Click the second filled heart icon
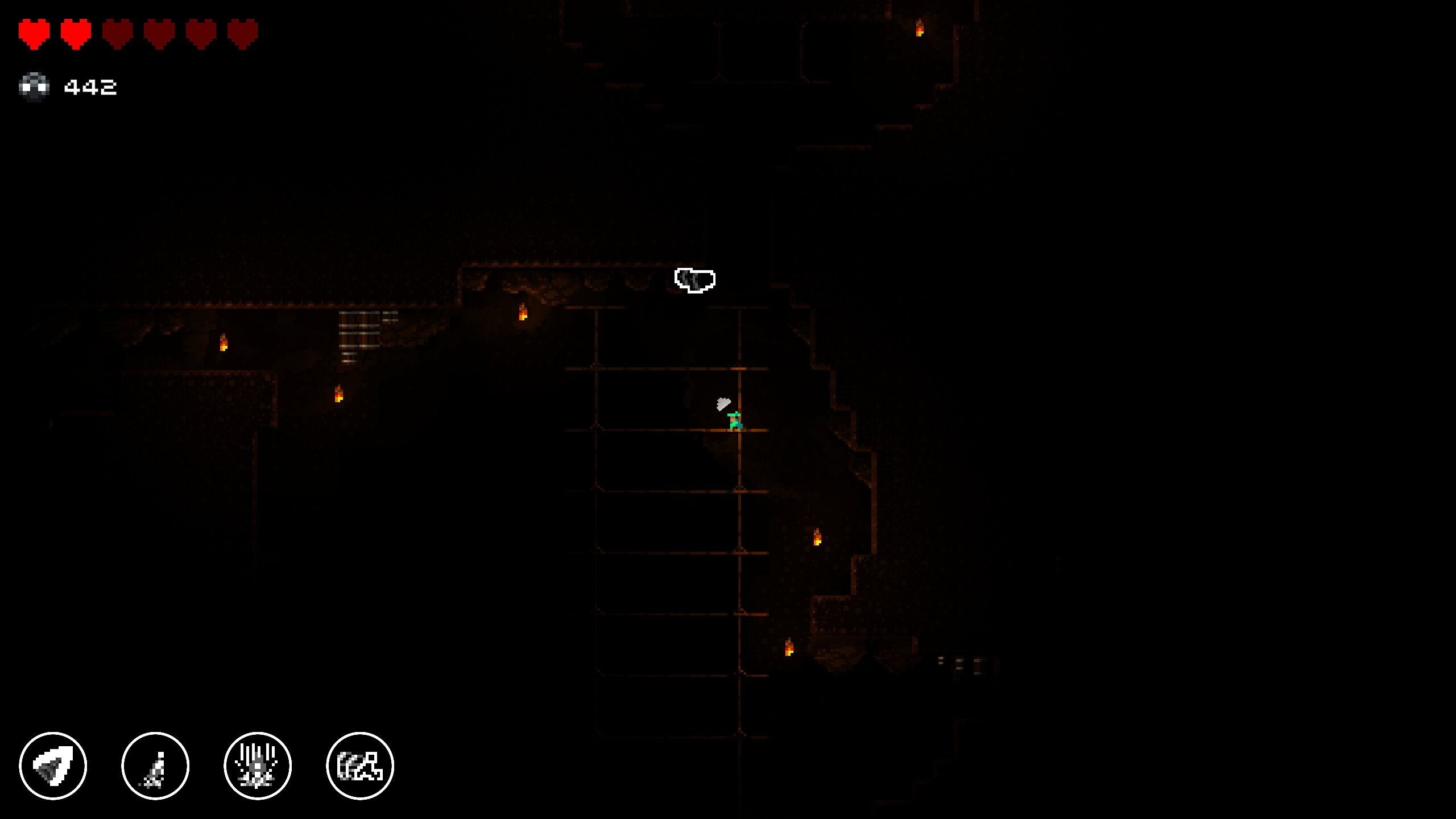1456x819 pixels. click(x=76, y=32)
